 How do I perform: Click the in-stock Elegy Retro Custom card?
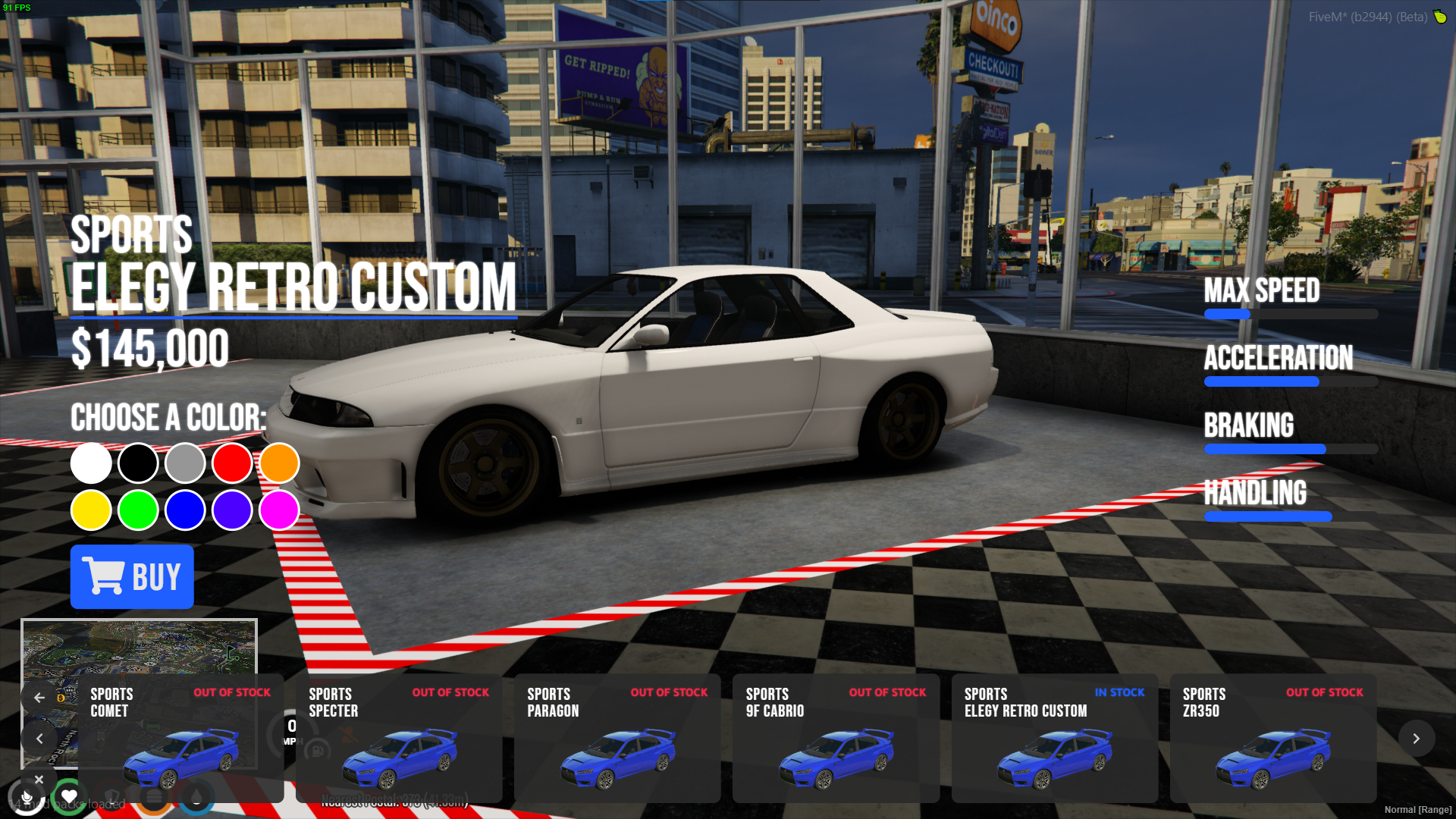[1054, 738]
